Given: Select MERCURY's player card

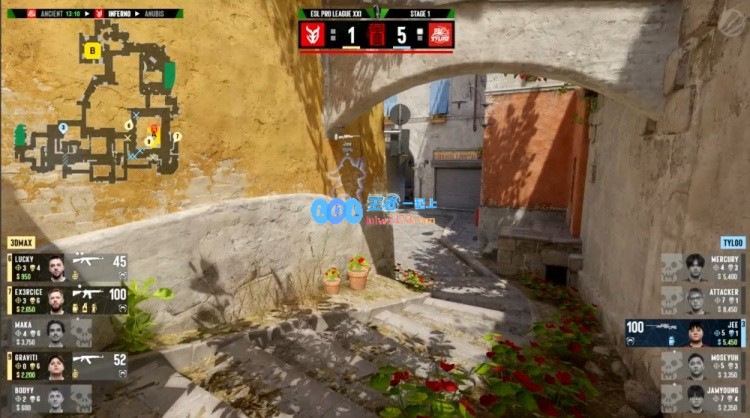Looking at the screenshot, I should 702,266.
